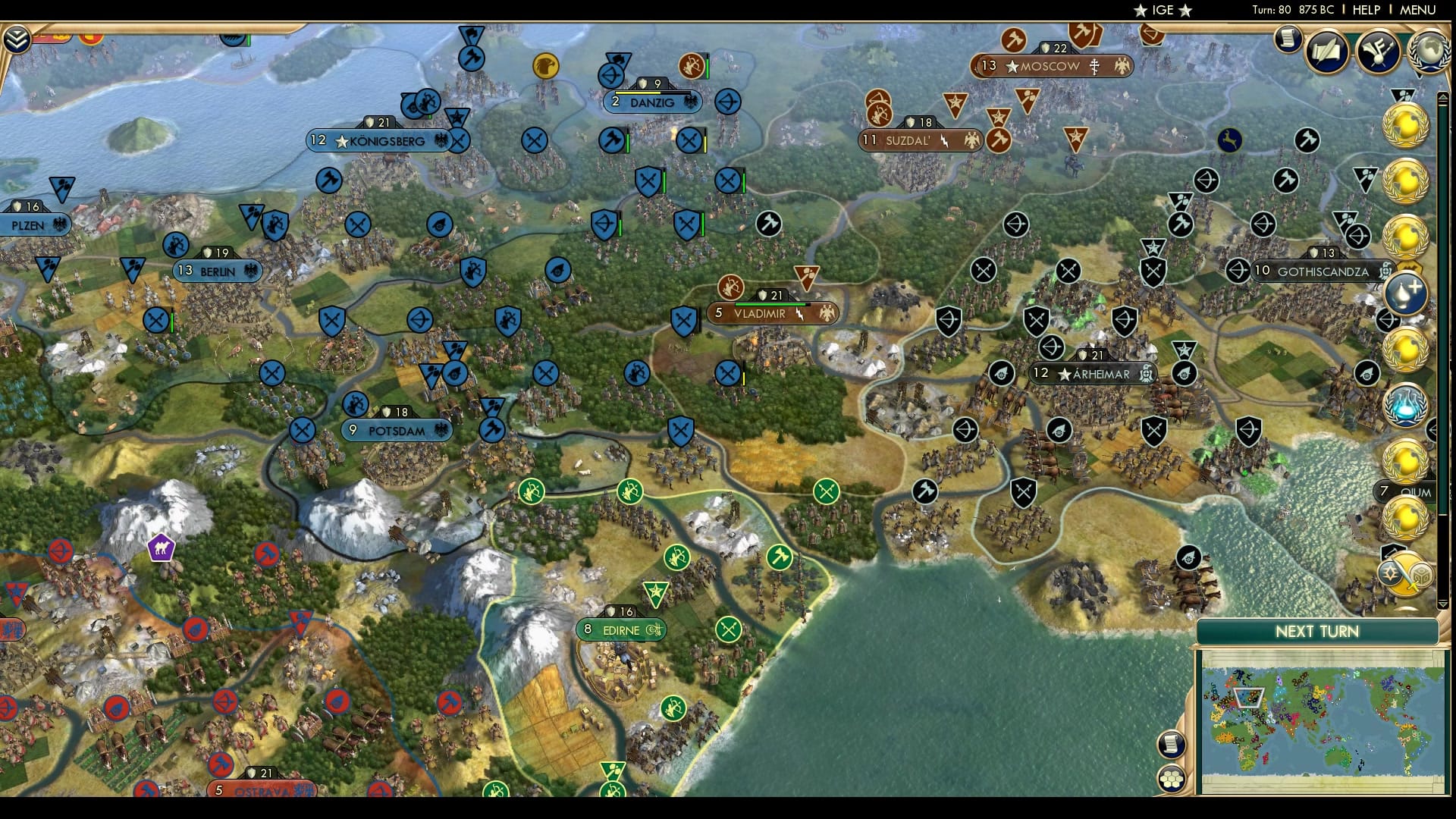Click the blue oil resource discovered notification

(1405, 294)
